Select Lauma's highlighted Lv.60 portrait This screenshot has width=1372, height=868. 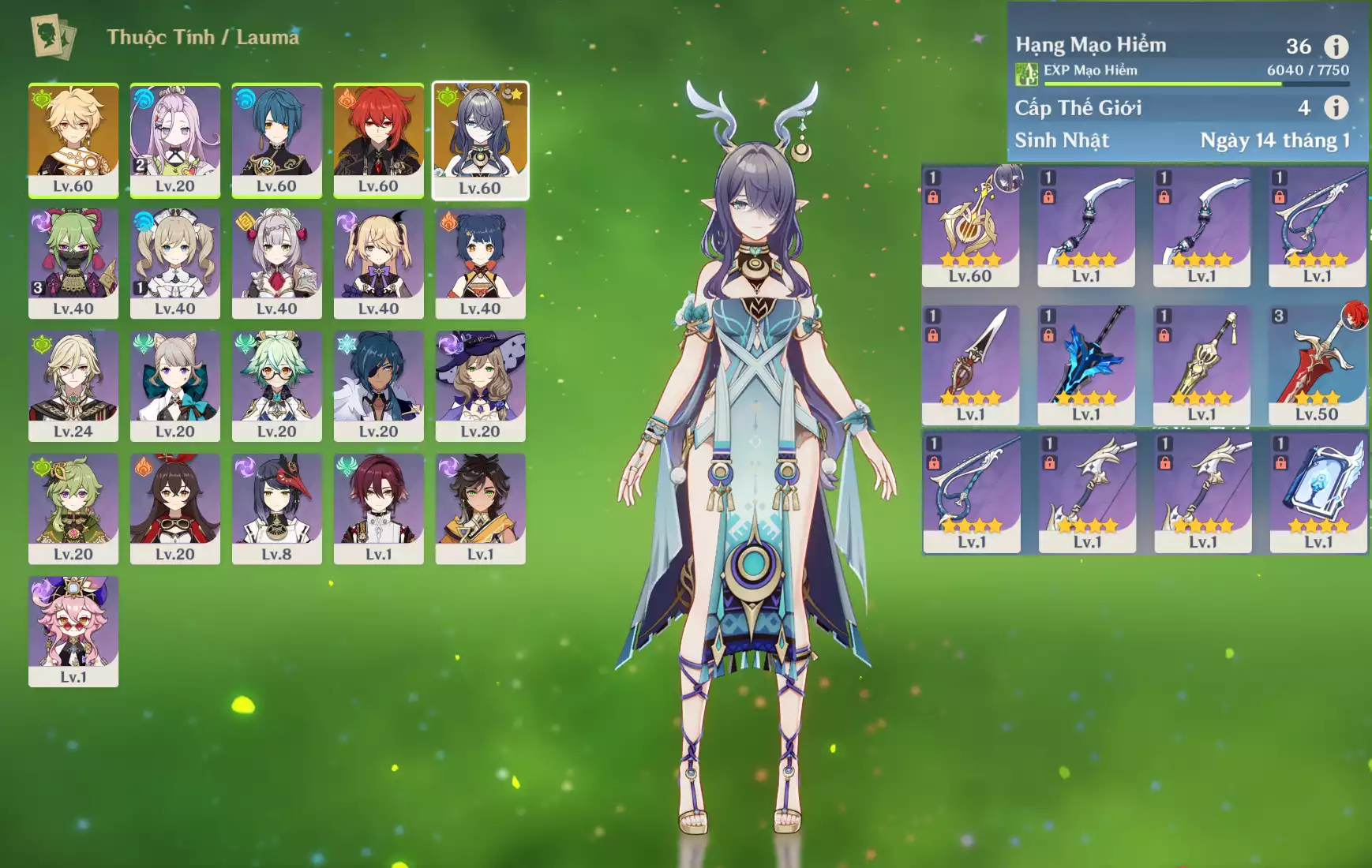pos(480,139)
